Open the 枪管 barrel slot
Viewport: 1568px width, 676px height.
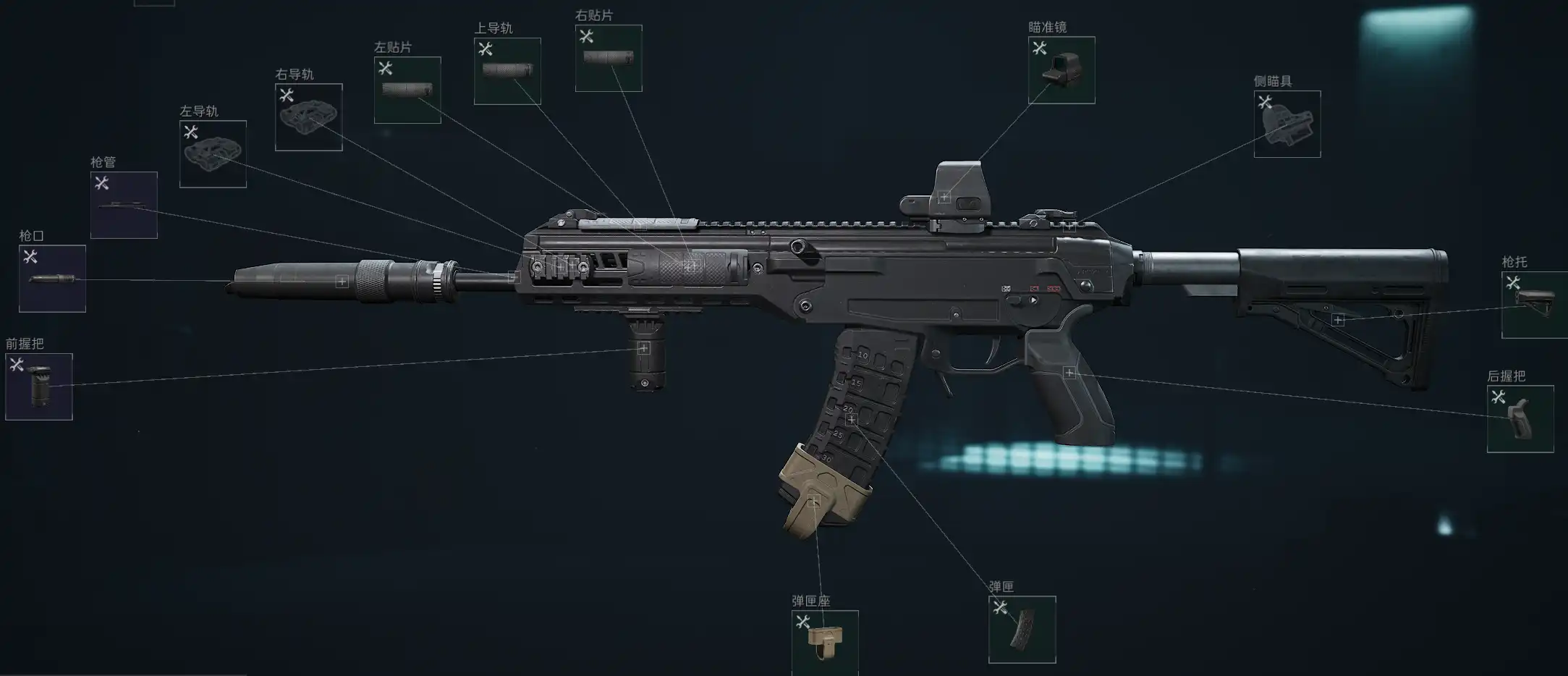124,205
